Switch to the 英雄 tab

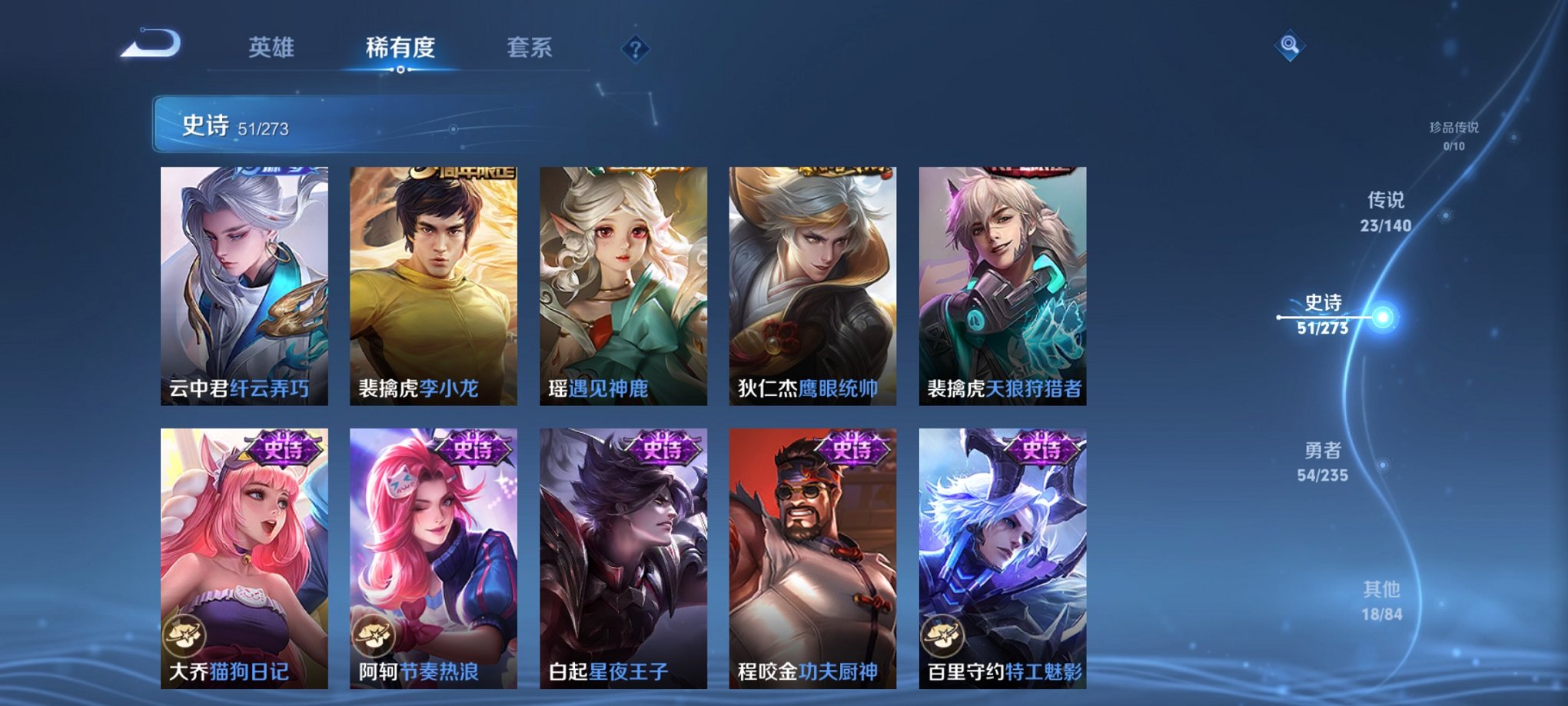(x=270, y=46)
